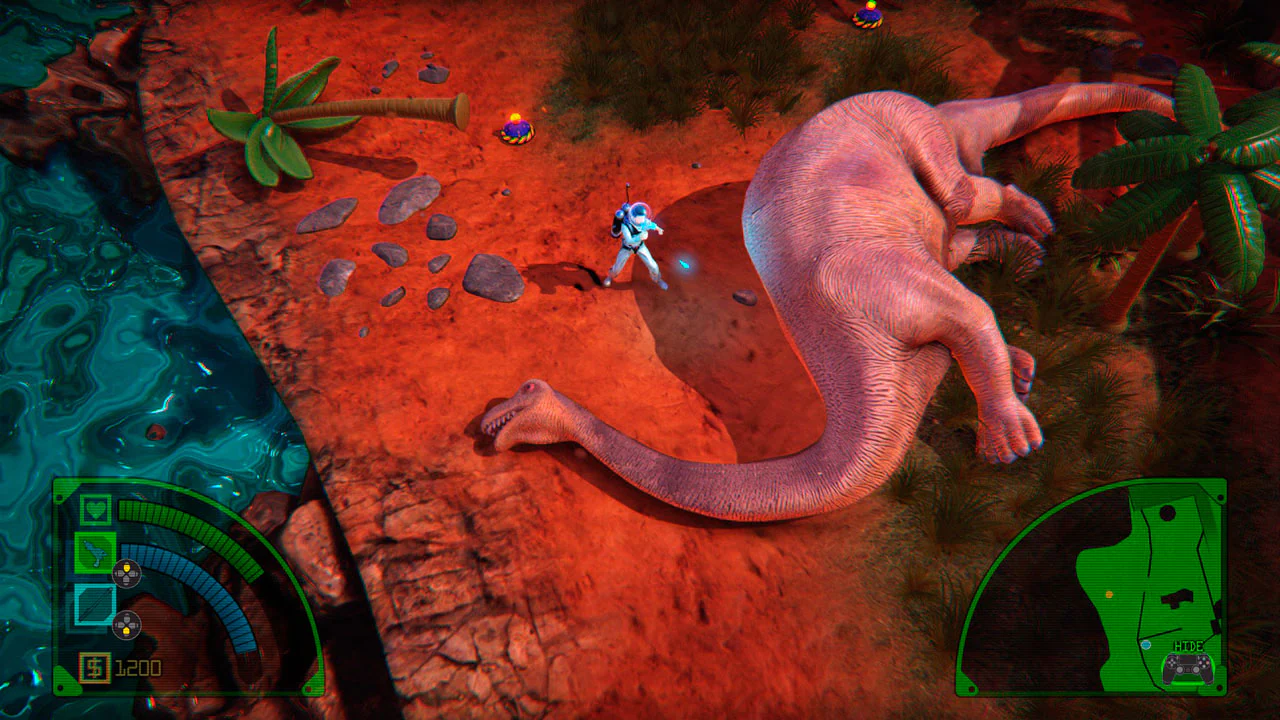Screen dimensions: 1280x720
Task: Click the orange waypoint dot on minimap
Action: [x=1109, y=594]
